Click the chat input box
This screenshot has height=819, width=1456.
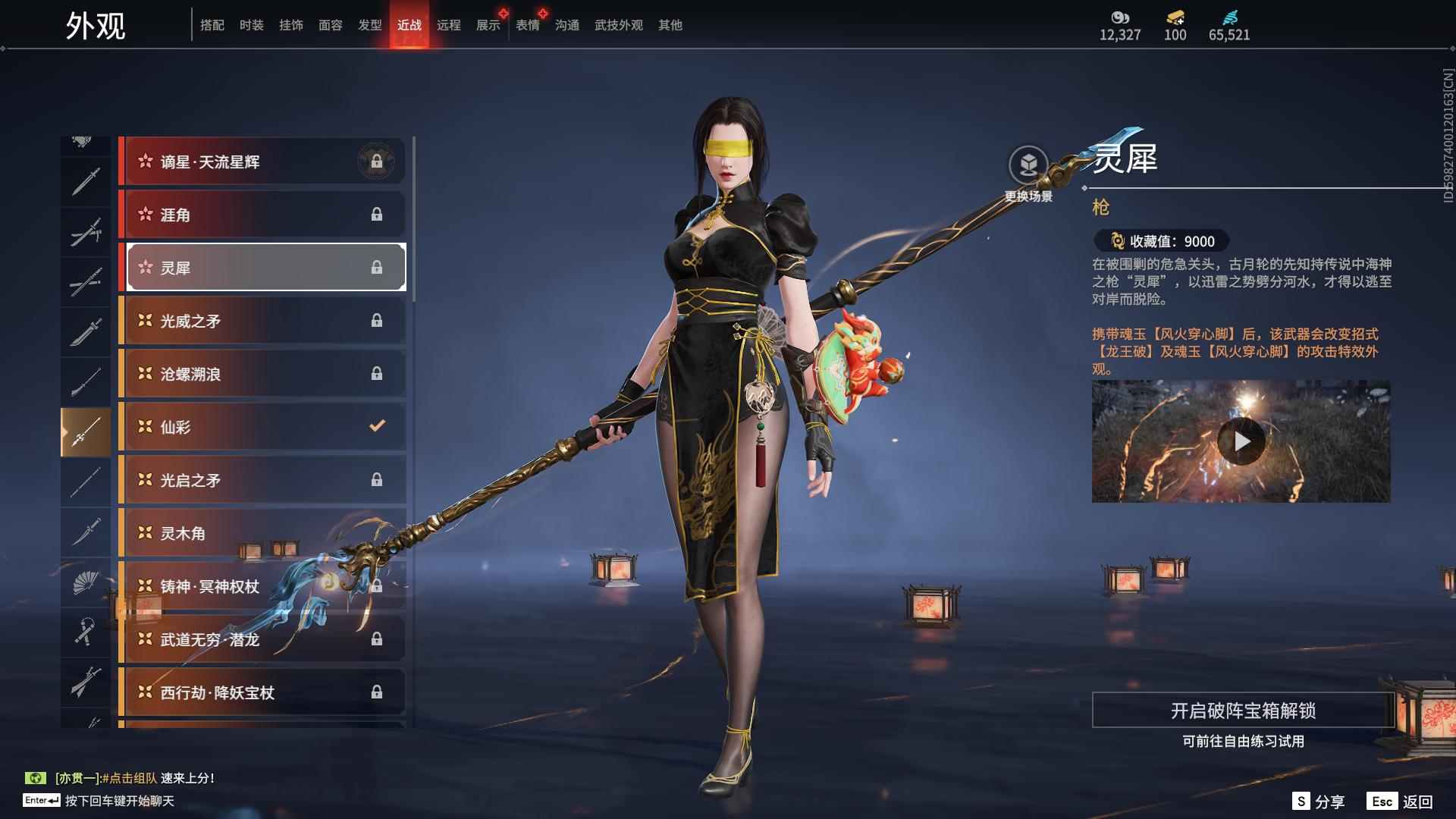119,801
